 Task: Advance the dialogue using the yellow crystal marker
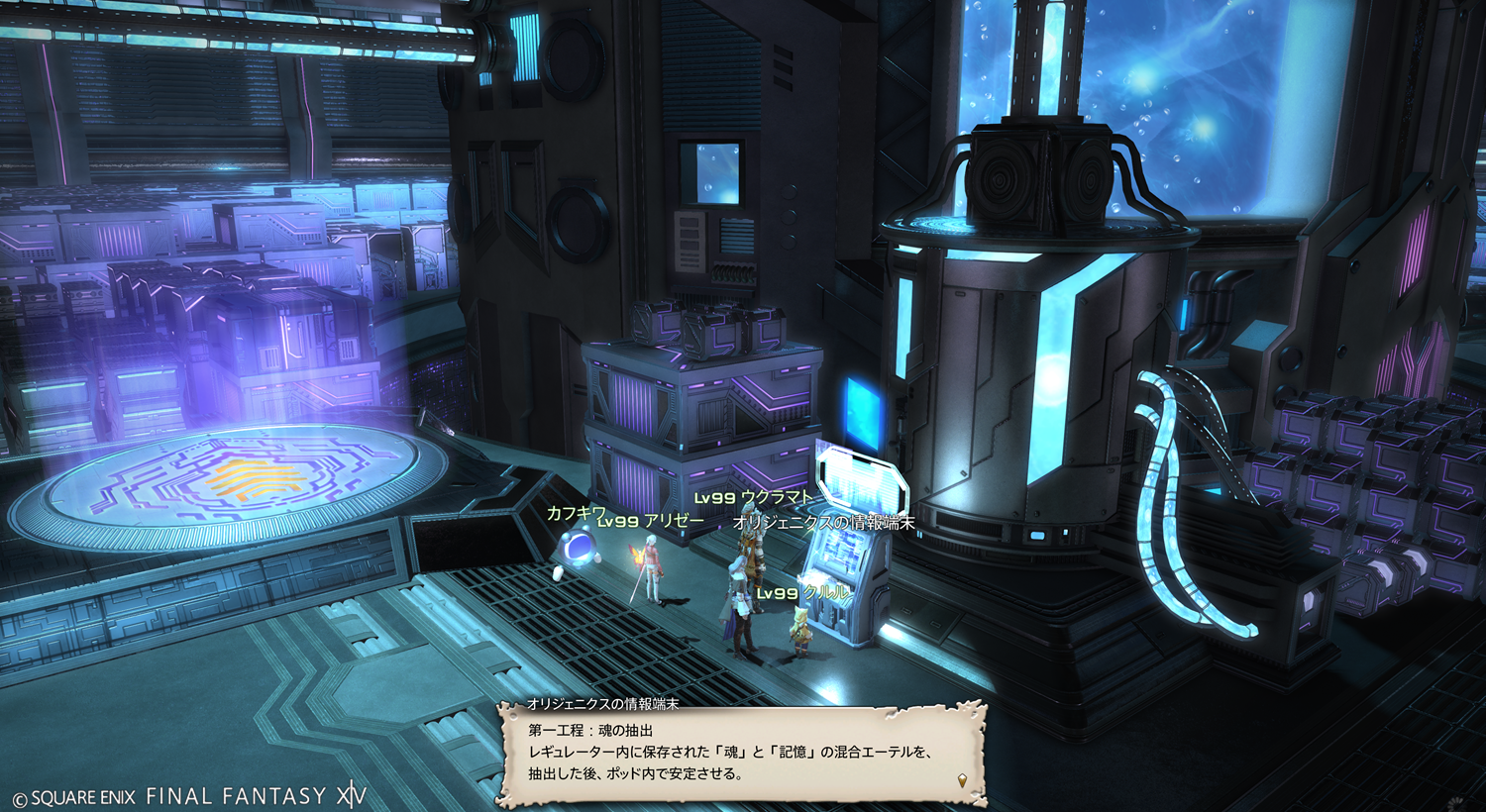[x=962, y=781]
